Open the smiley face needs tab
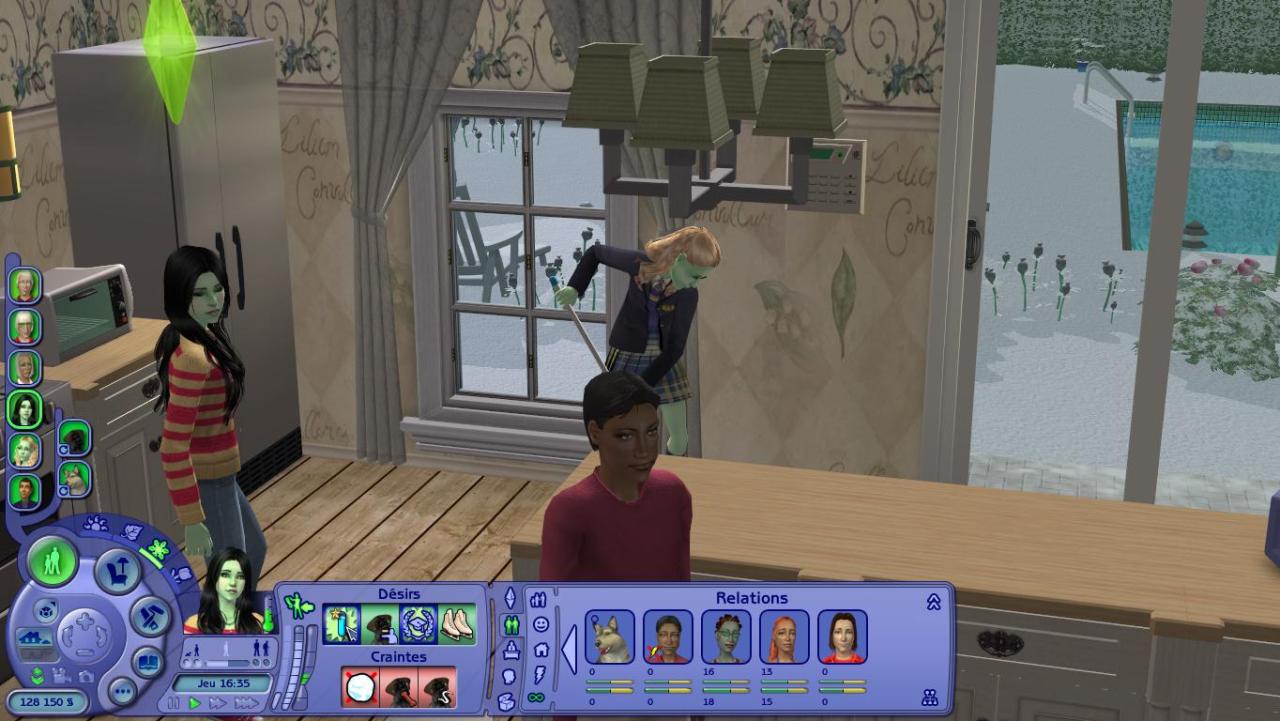Image resolution: width=1280 pixels, height=721 pixels. tap(540, 624)
